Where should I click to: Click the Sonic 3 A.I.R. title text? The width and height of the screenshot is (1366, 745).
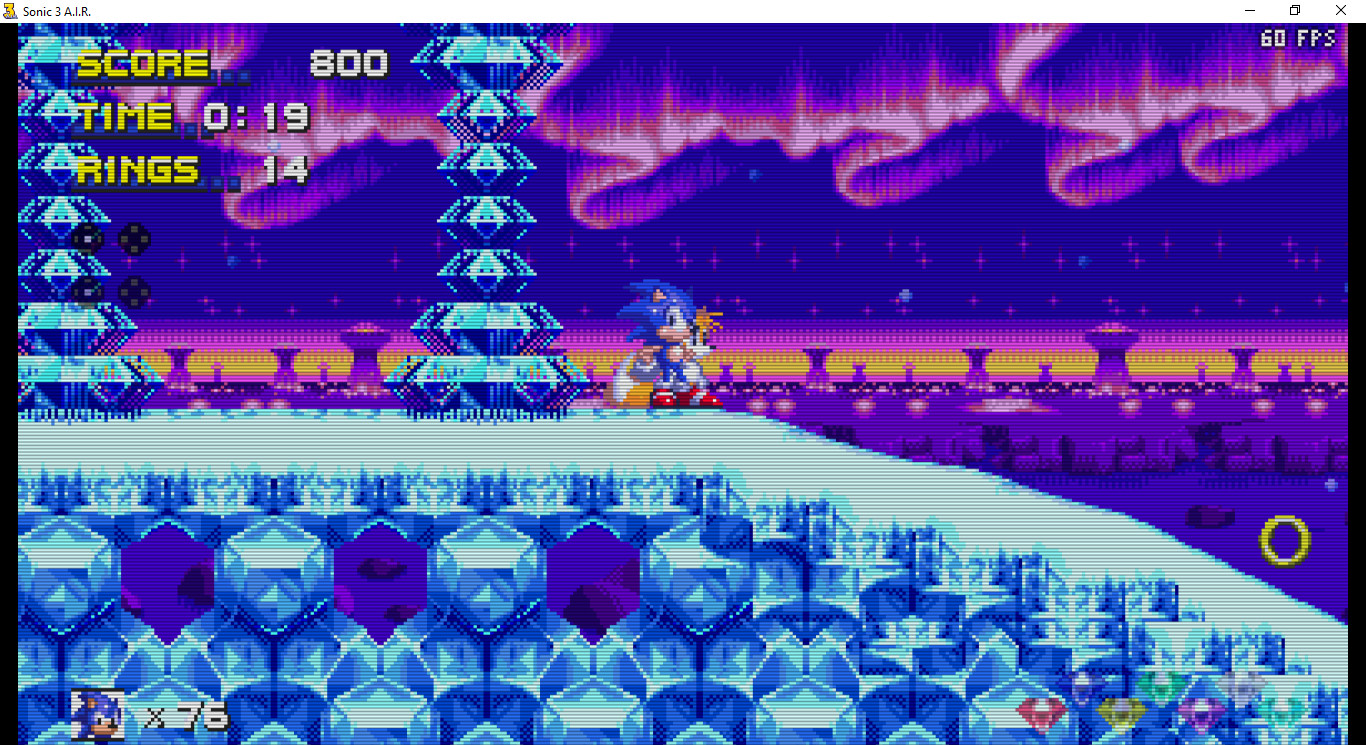[55, 10]
